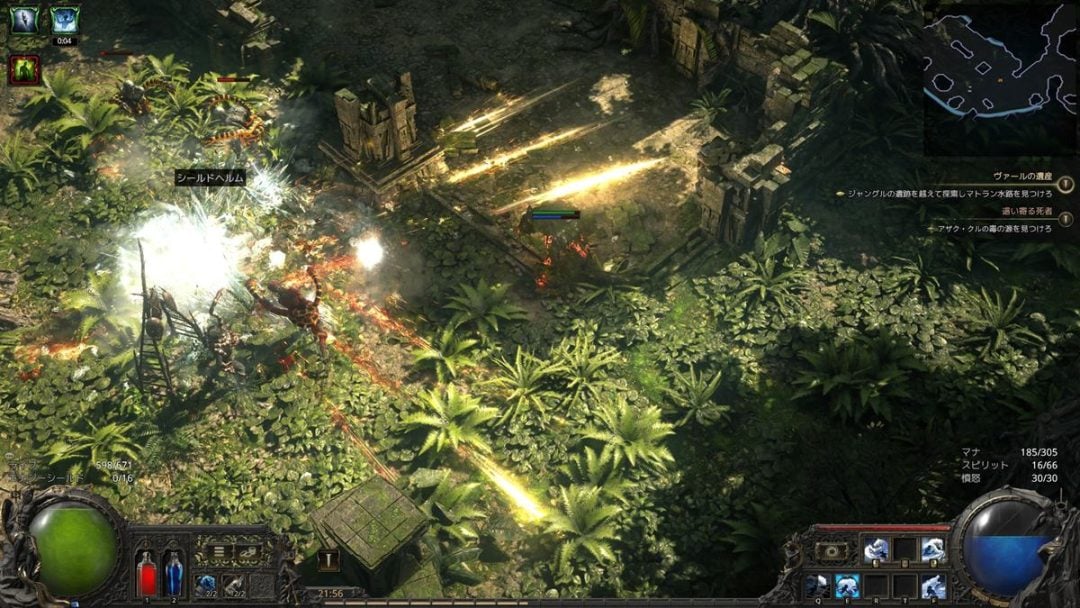
Task: Activate the skill bound to Q
Action: (817, 586)
